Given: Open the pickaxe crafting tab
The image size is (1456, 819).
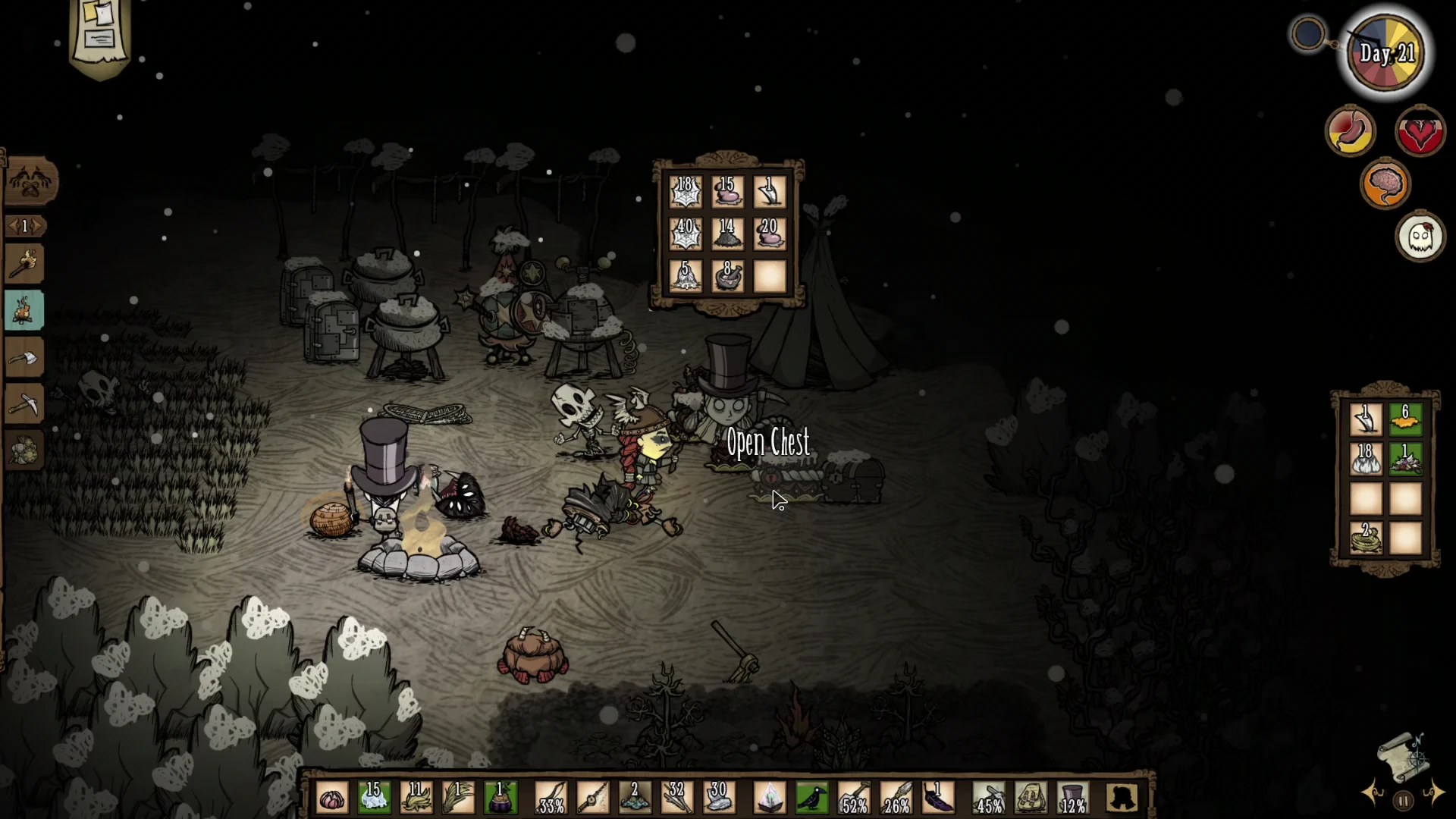Looking at the screenshot, I should tap(25, 405).
